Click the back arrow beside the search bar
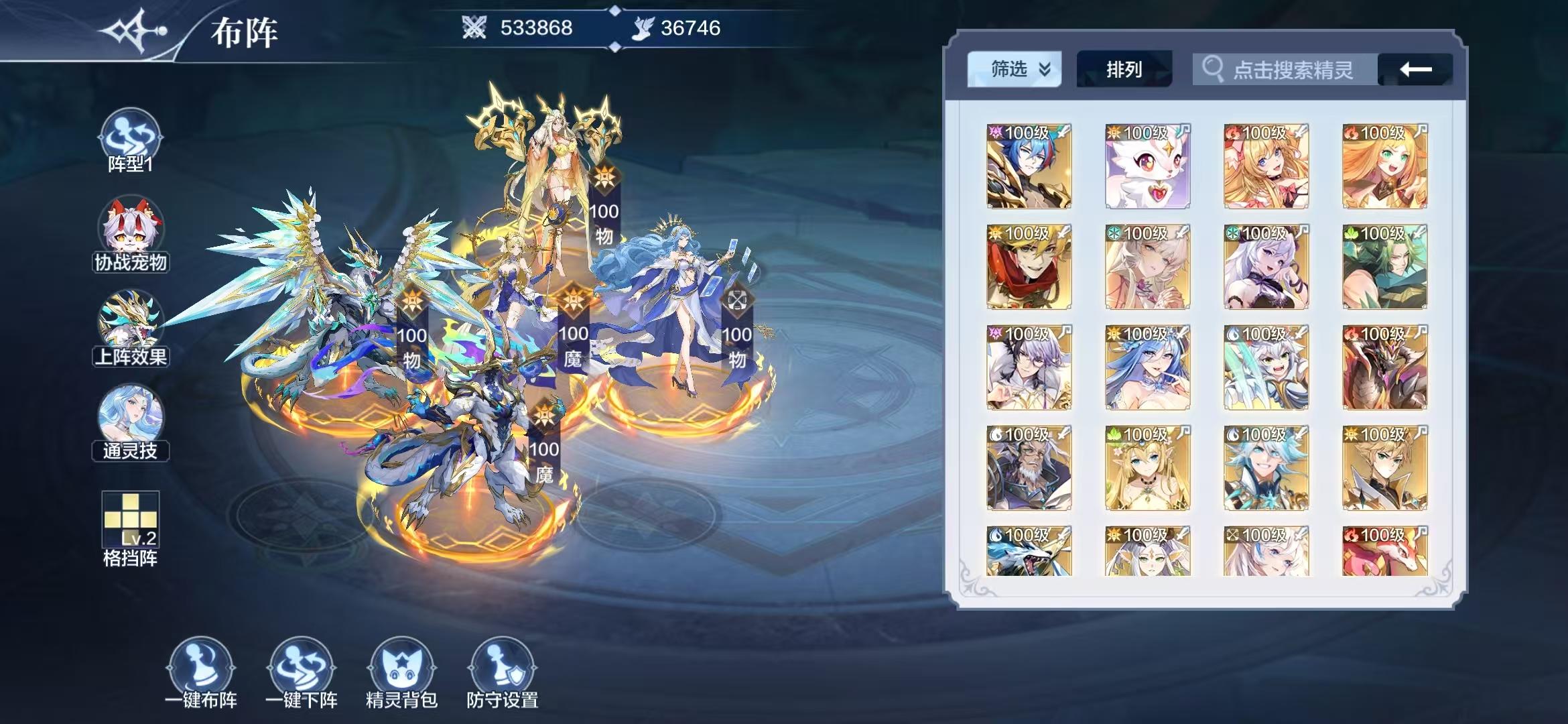 click(x=1413, y=68)
